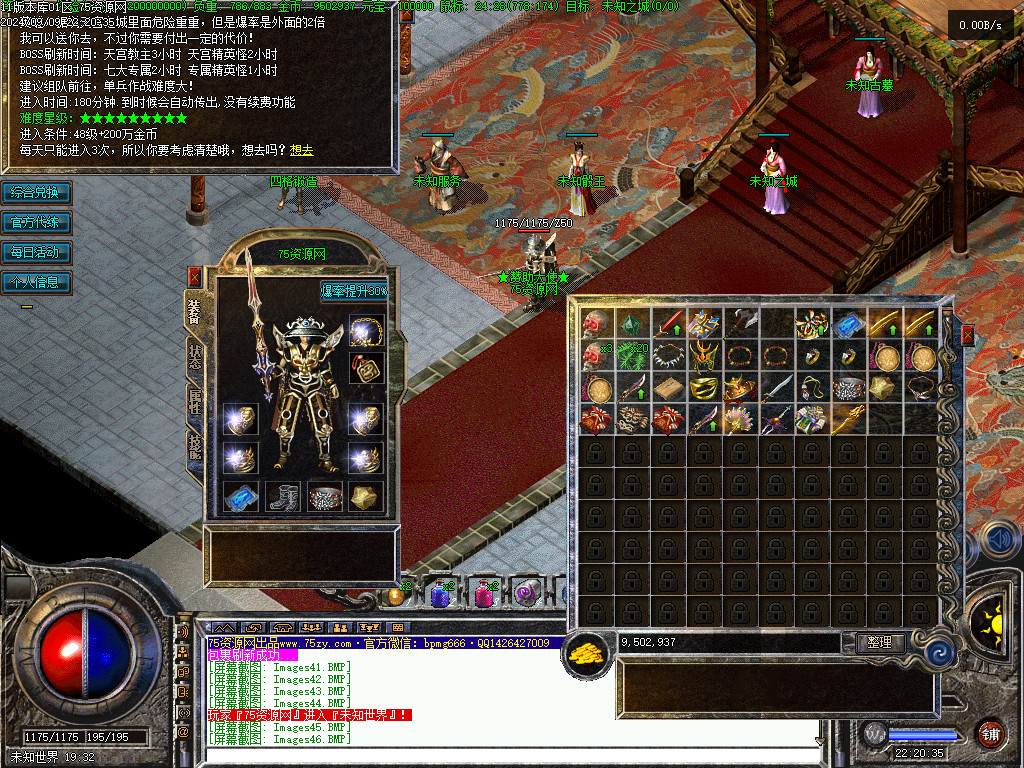Image resolution: width=1024 pixels, height=768 pixels.
Task: Open the 官方代练 menu button
Action: point(36,222)
